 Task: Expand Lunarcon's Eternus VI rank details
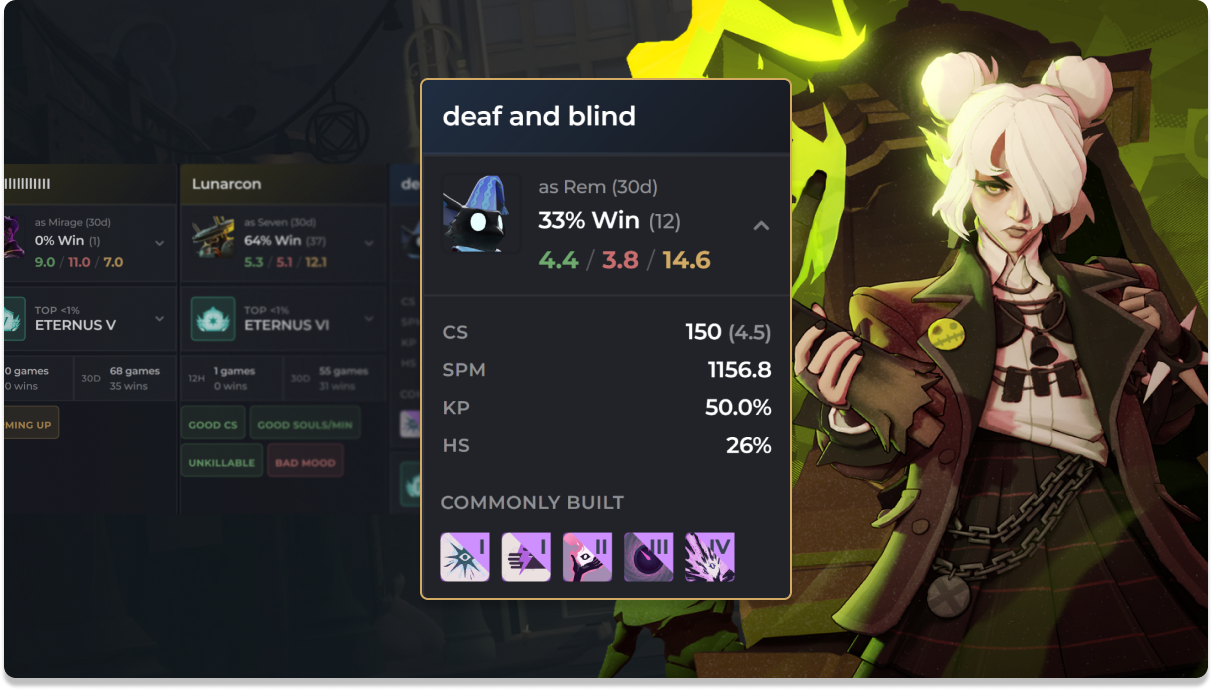point(369,318)
